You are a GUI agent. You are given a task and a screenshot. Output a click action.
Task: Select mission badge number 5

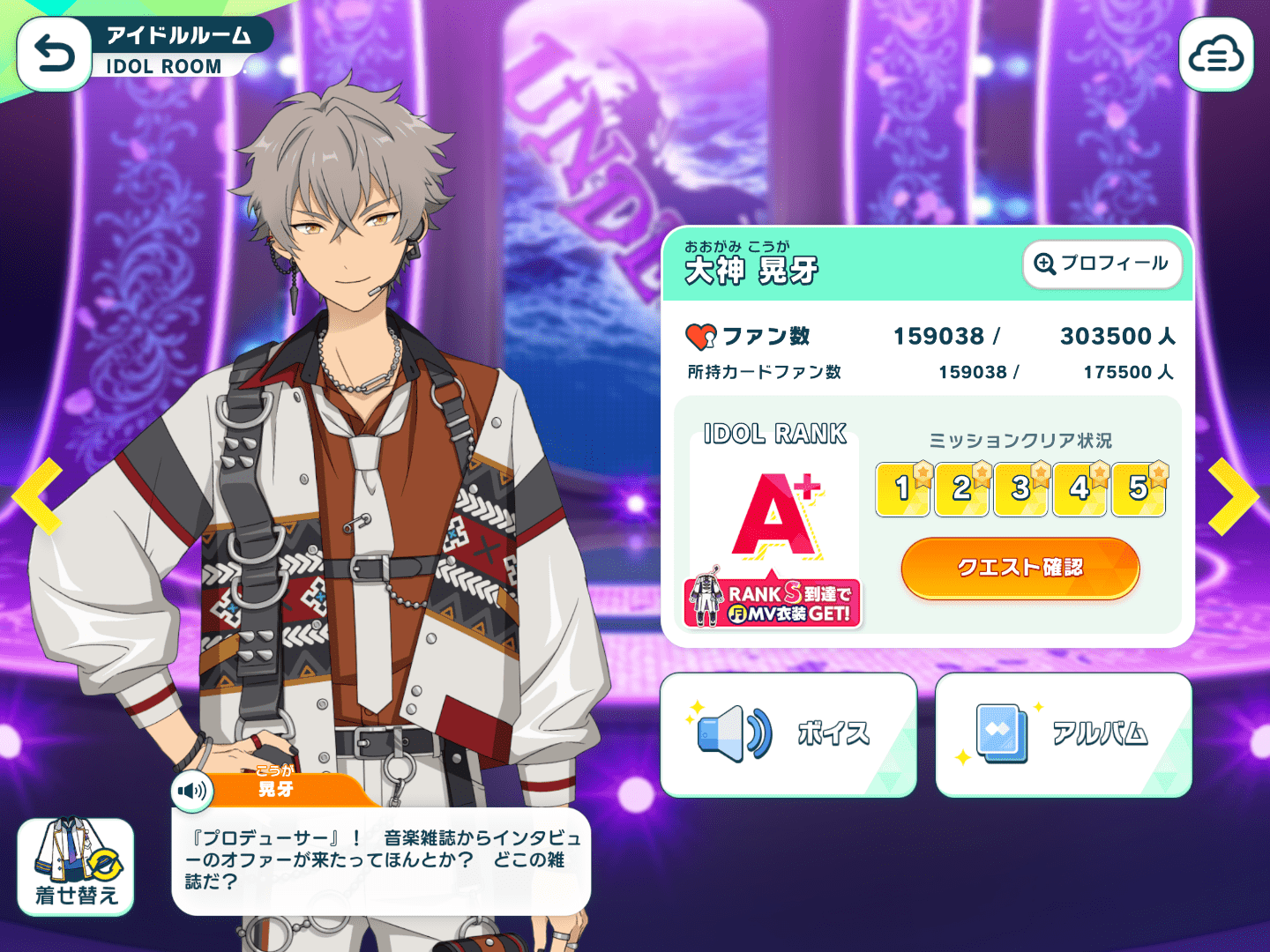coord(1139,488)
